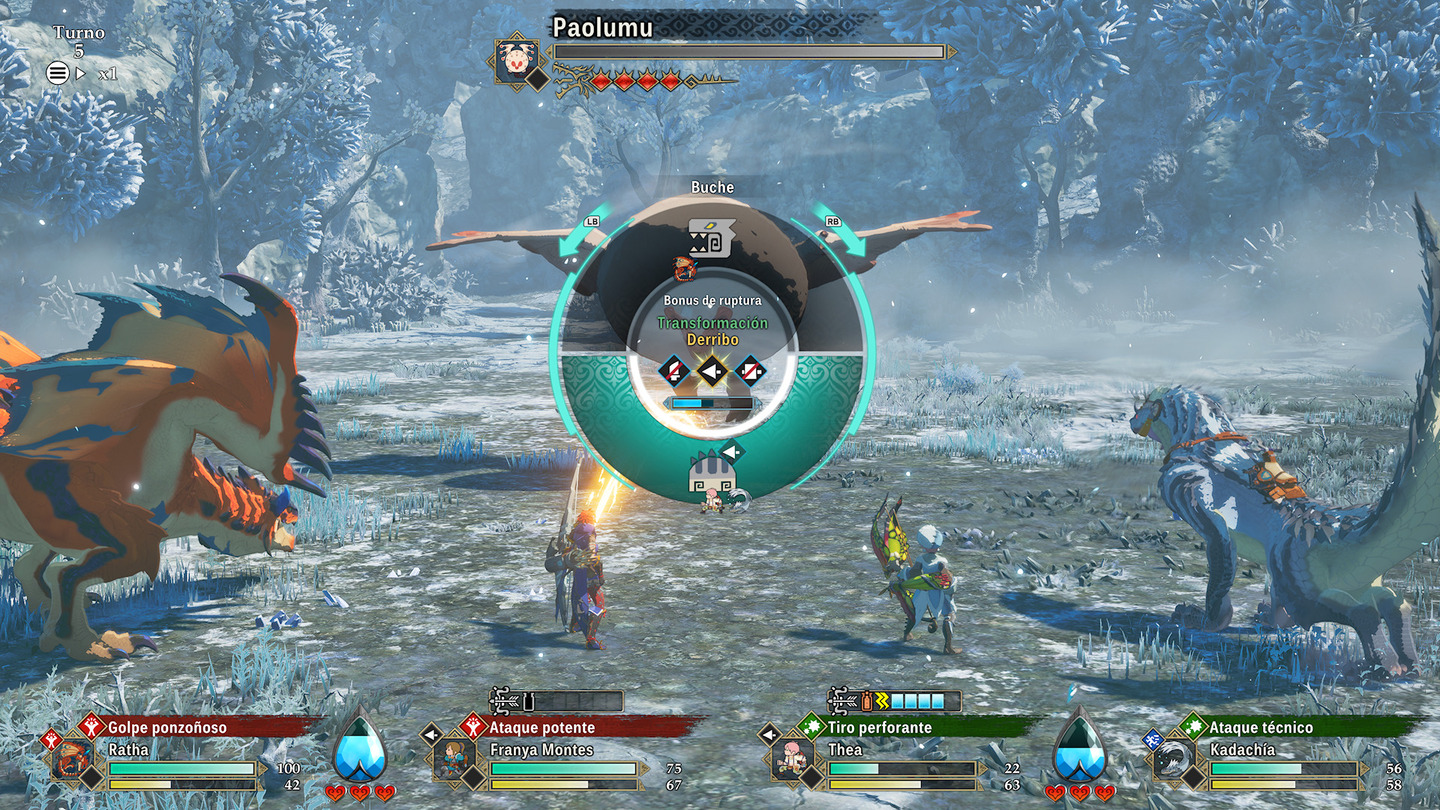Select Ratha's portrait
The width and height of the screenshot is (1440, 810).
click(72, 759)
